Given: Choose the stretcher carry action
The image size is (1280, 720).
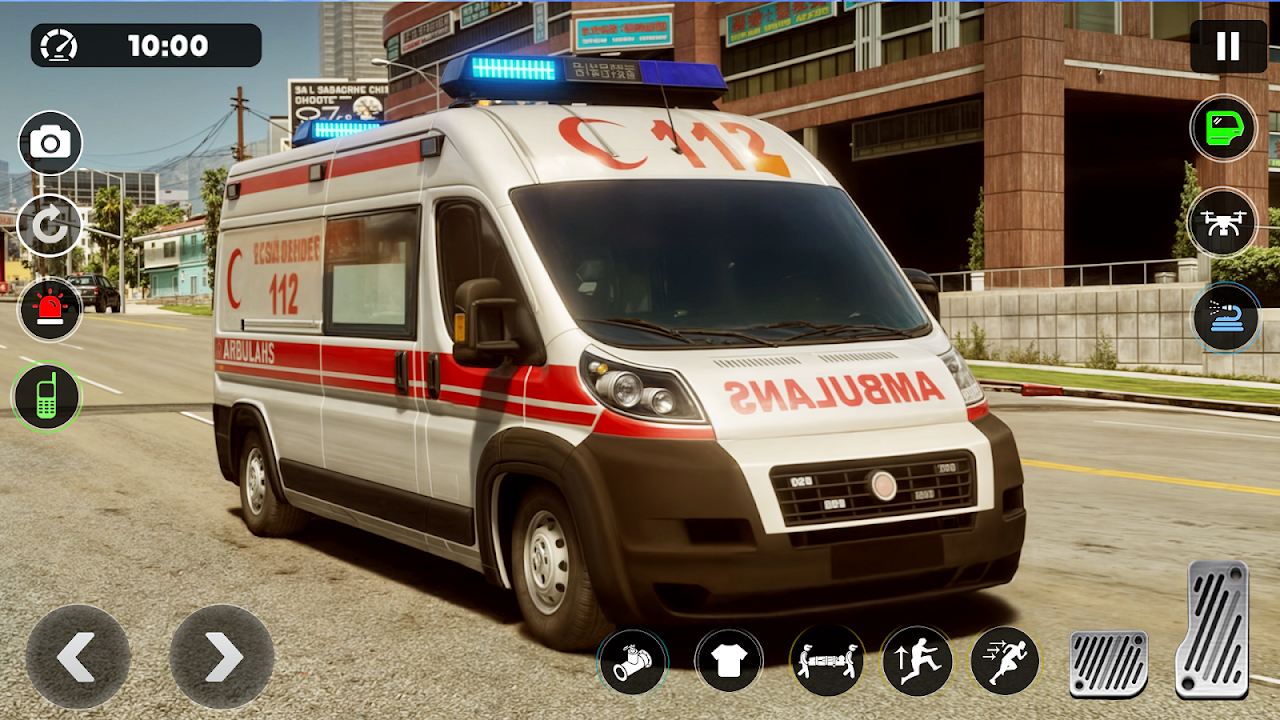Looking at the screenshot, I should 827,661.
